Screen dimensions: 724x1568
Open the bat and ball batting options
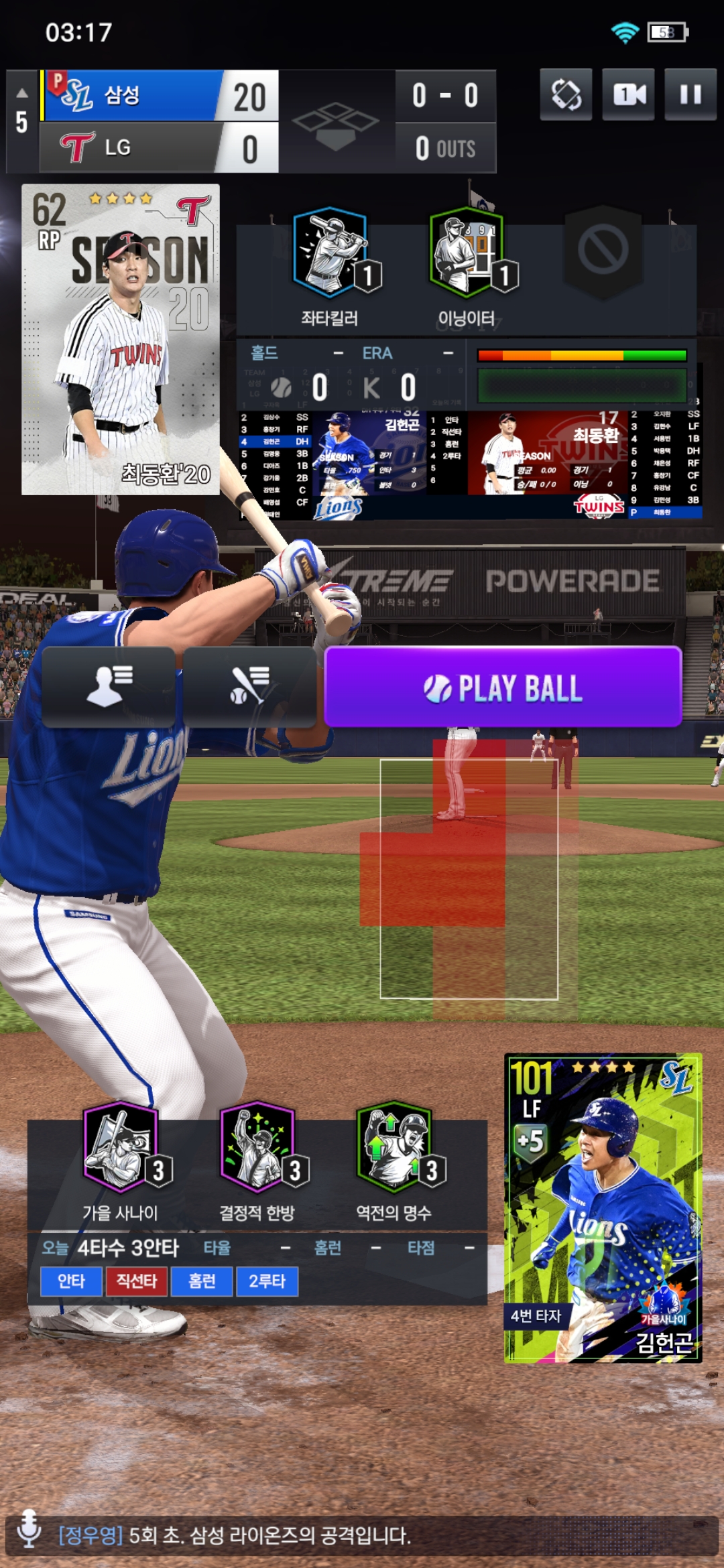[249, 687]
